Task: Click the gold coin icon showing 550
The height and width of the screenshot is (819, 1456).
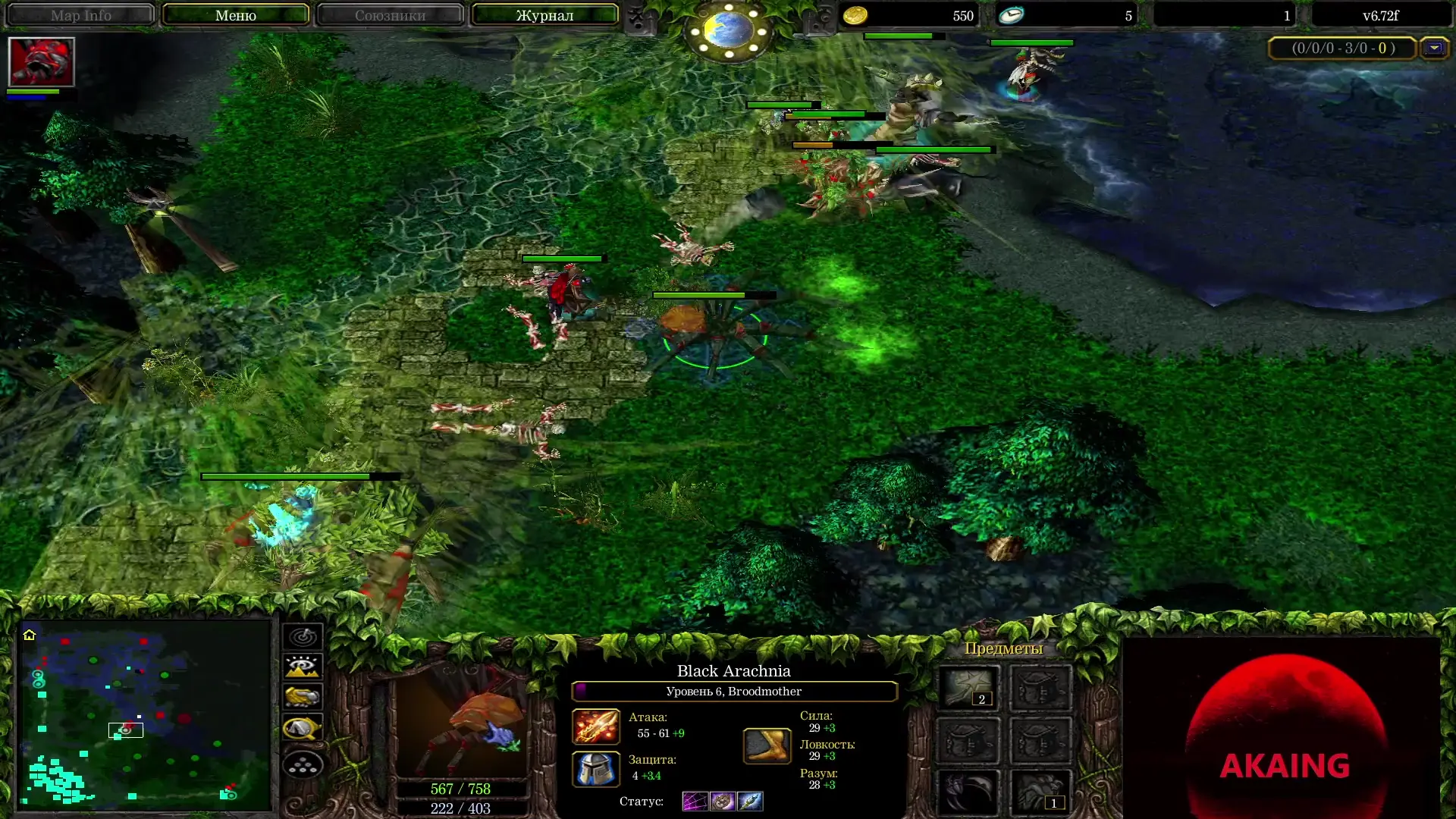Action: click(854, 14)
